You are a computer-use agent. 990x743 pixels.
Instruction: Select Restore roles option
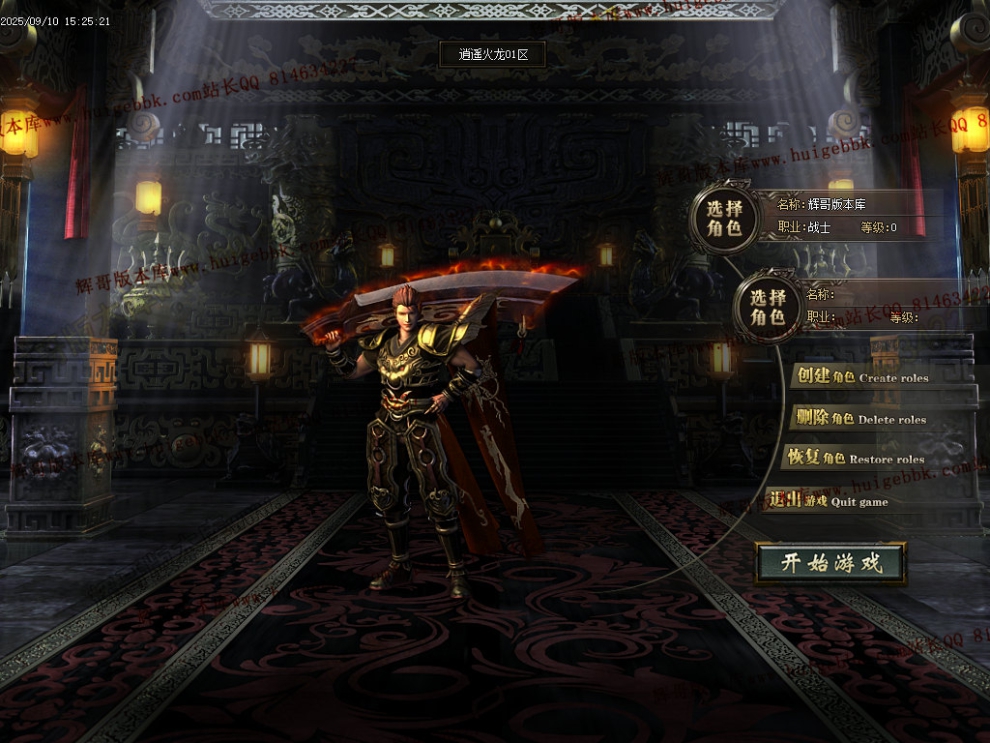[x=855, y=459]
